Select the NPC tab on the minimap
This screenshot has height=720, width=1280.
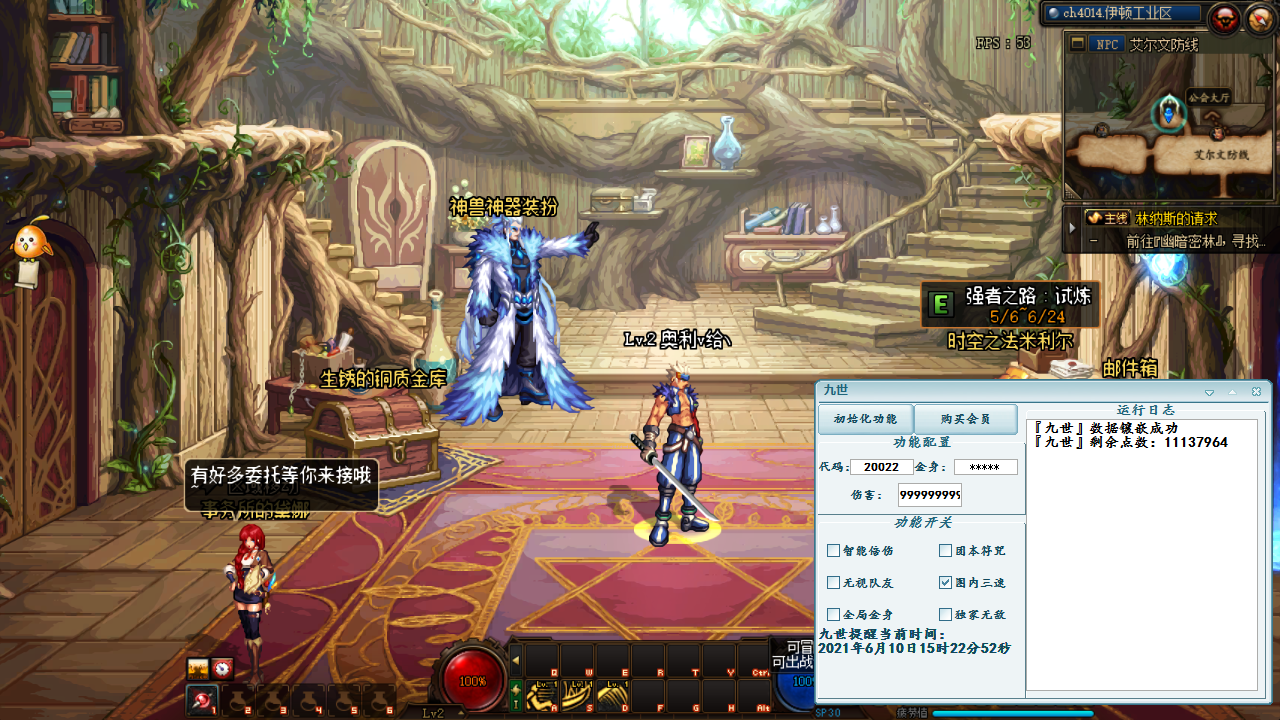click(x=1105, y=44)
